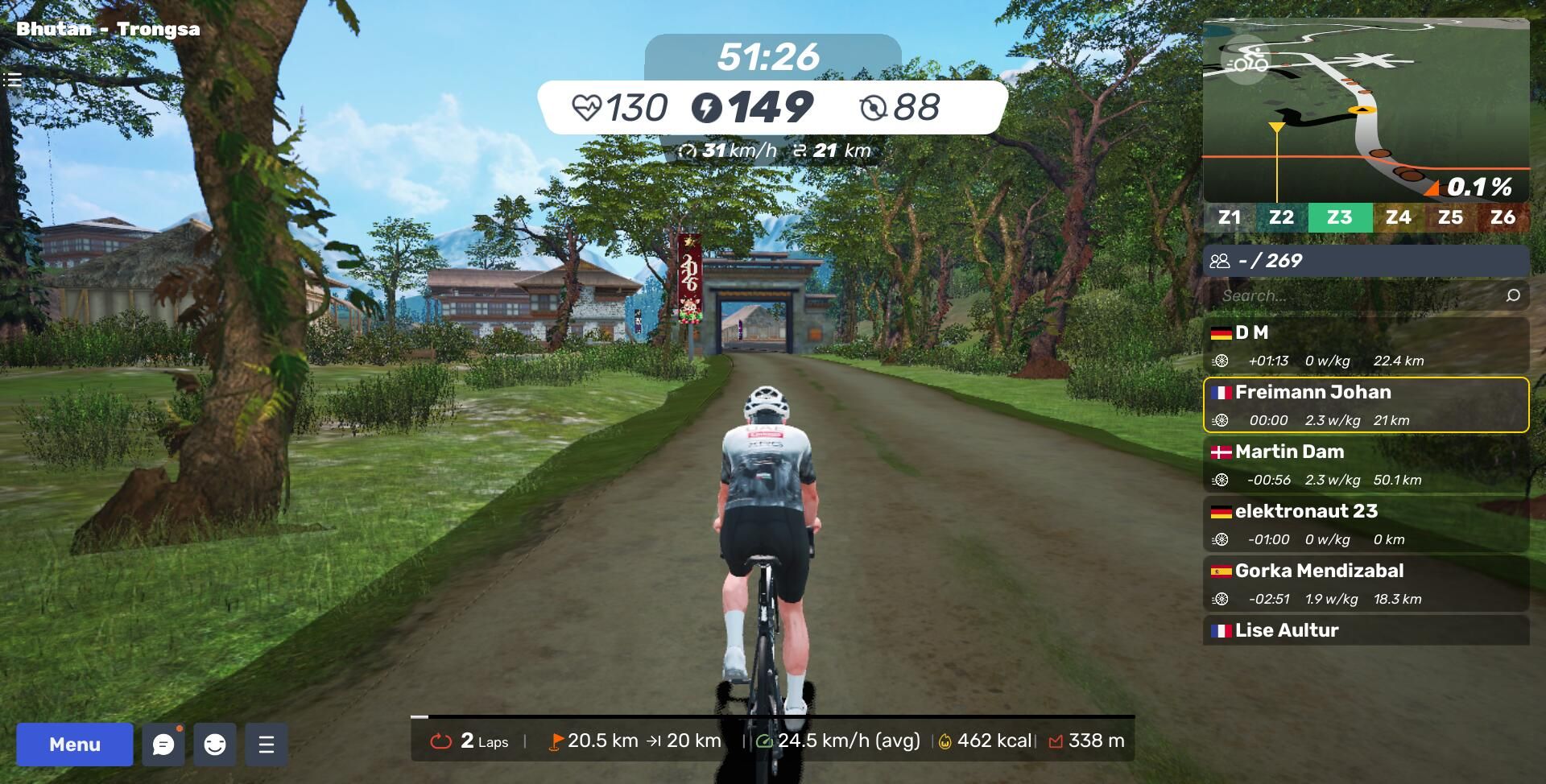Click the search magnifier icon
Screen dimensions: 1546x784
(1513, 295)
